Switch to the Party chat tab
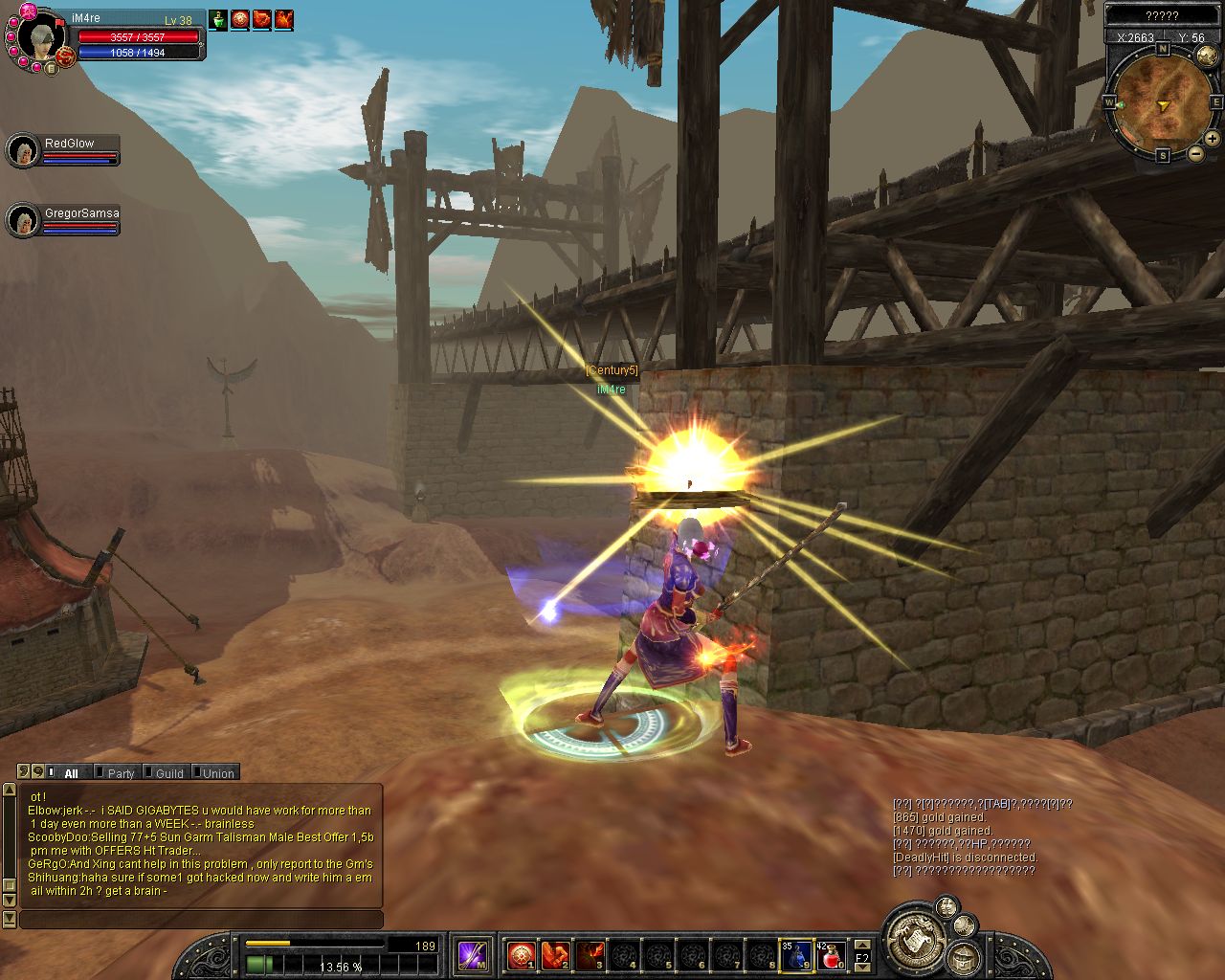Viewport: 1225px width, 980px height. point(120,773)
